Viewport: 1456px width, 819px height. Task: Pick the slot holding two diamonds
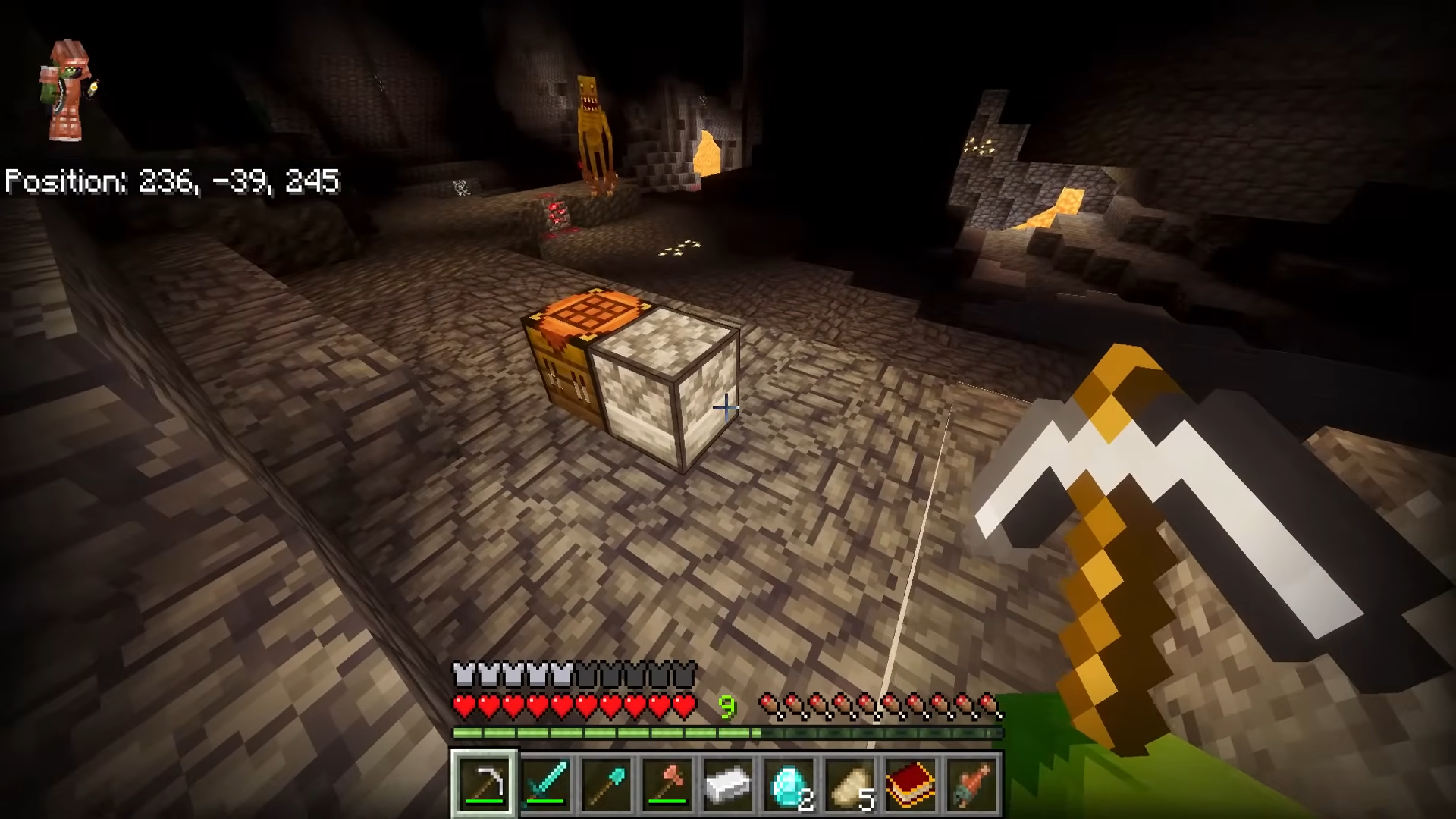(789, 784)
